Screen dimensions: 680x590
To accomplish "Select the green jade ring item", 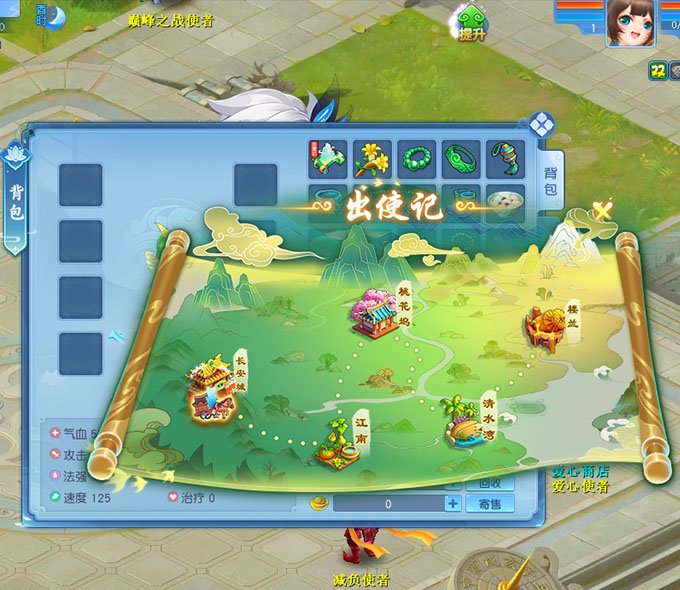I will (461, 159).
